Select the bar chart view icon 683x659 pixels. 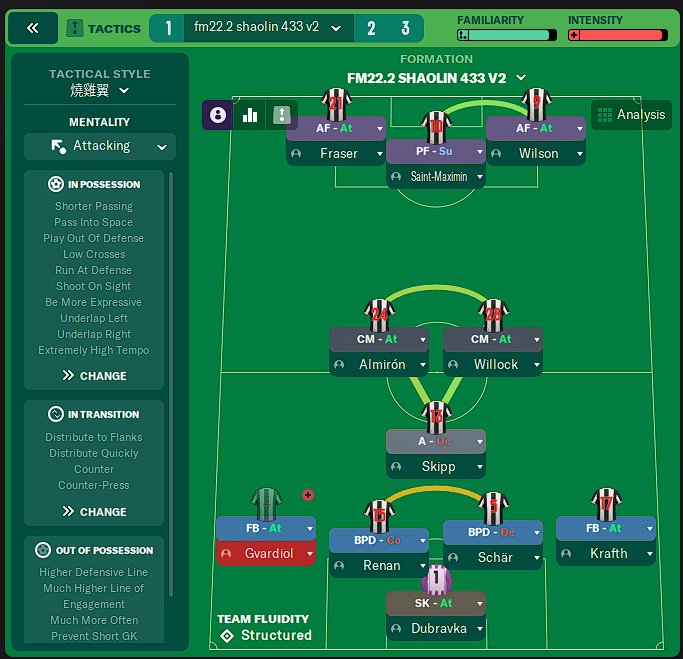coord(249,115)
